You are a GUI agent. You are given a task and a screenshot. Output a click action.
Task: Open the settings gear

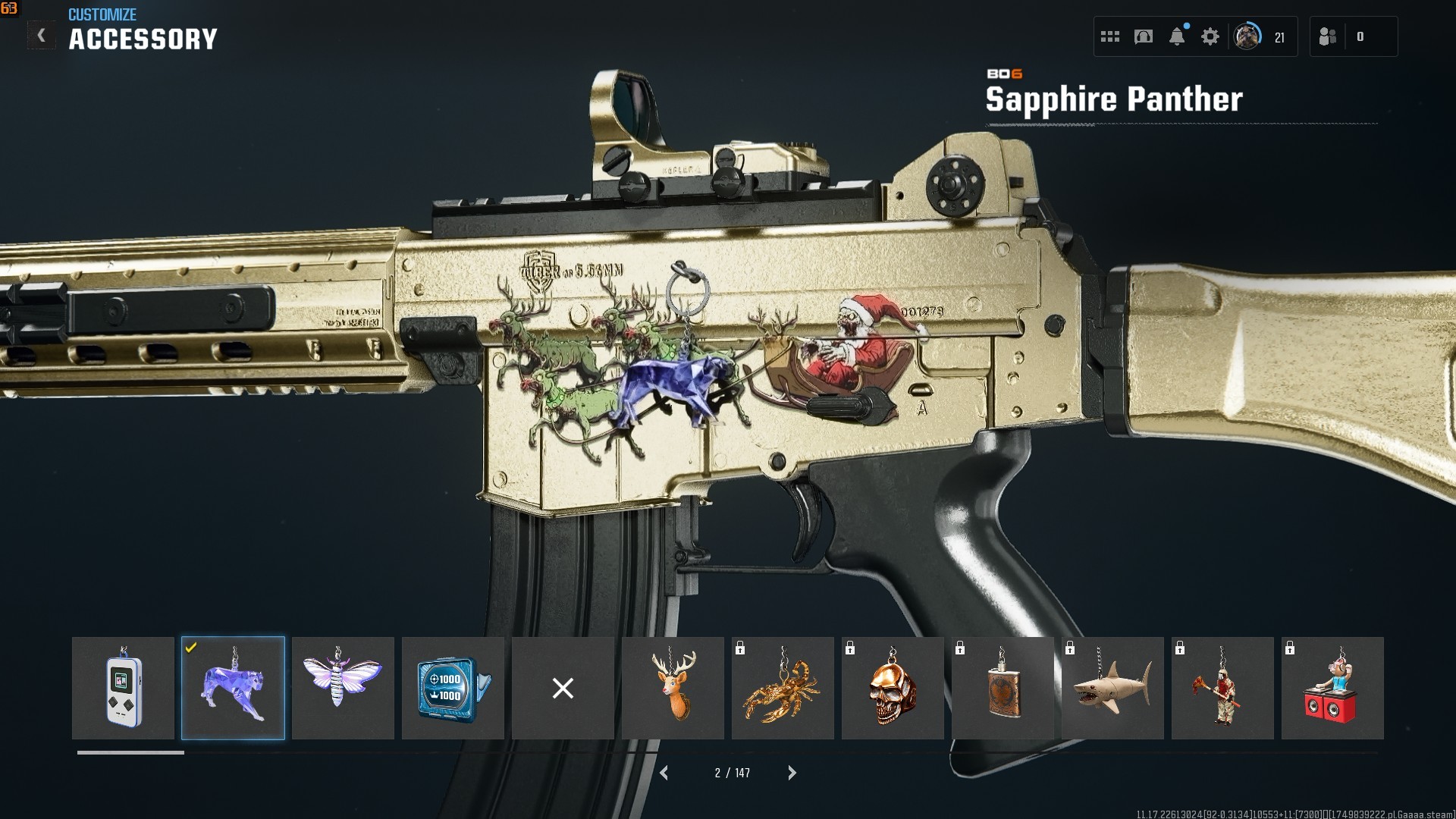1210,36
